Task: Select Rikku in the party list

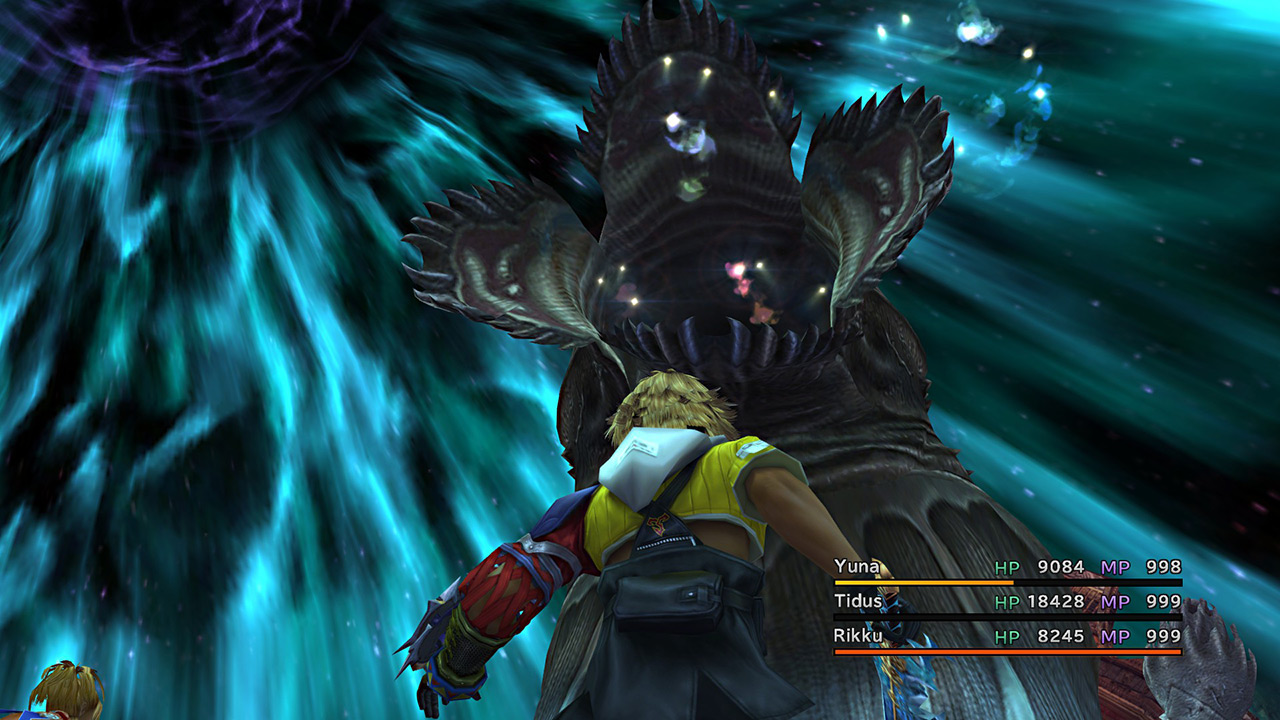Action: point(857,636)
